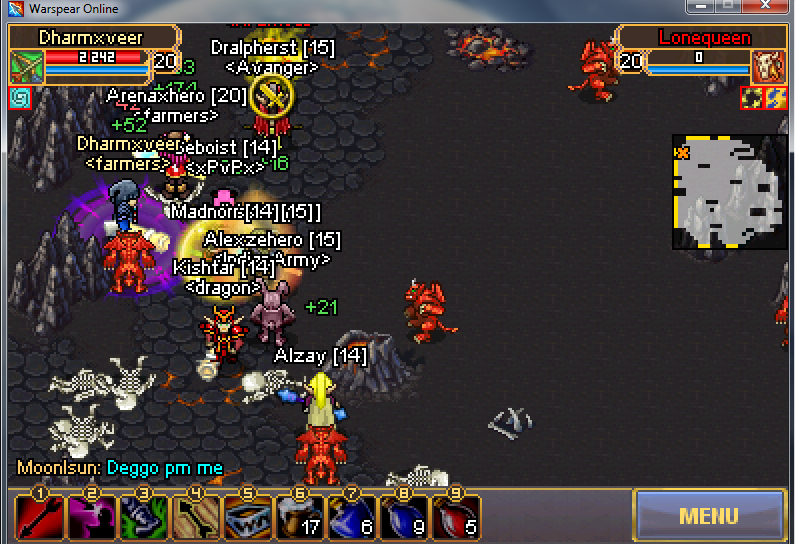The width and height of the screenshot is (795, 544).
Task: Open the chest item in slot 5
Action: tap(246, 518)
